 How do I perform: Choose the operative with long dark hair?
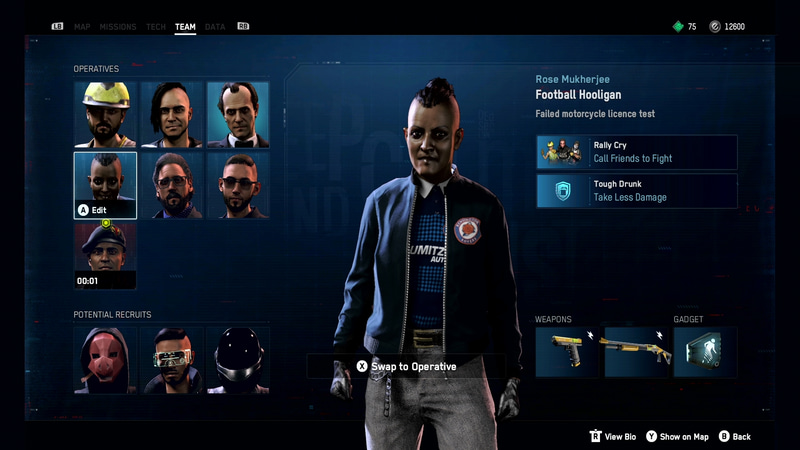(x=172, y=114)
